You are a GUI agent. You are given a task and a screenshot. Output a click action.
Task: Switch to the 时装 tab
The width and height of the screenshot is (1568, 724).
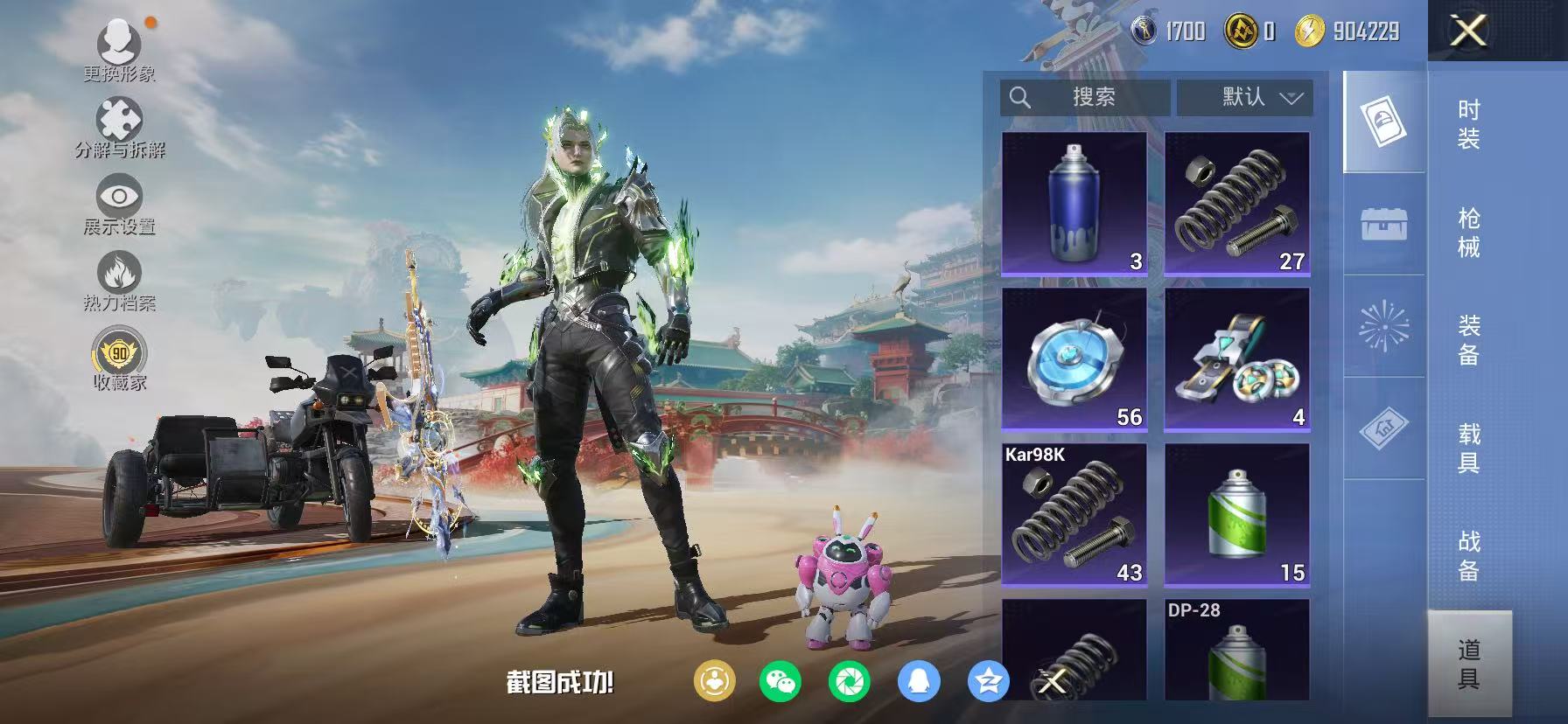1473,127
